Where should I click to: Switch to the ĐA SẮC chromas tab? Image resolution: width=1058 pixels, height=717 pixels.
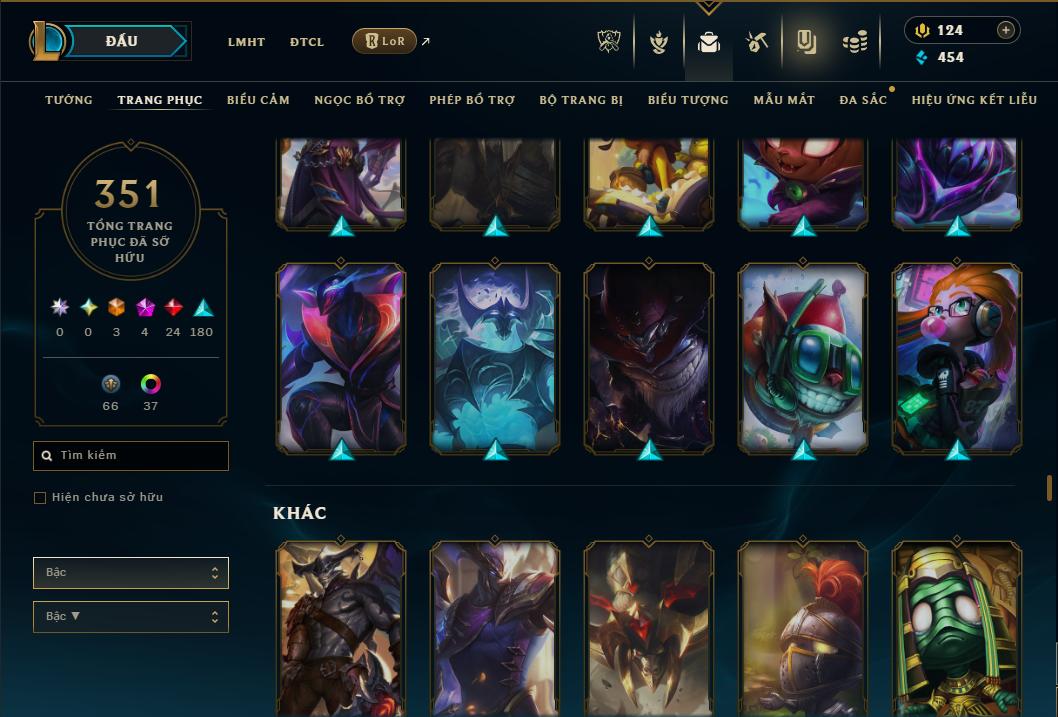(863, 100)
